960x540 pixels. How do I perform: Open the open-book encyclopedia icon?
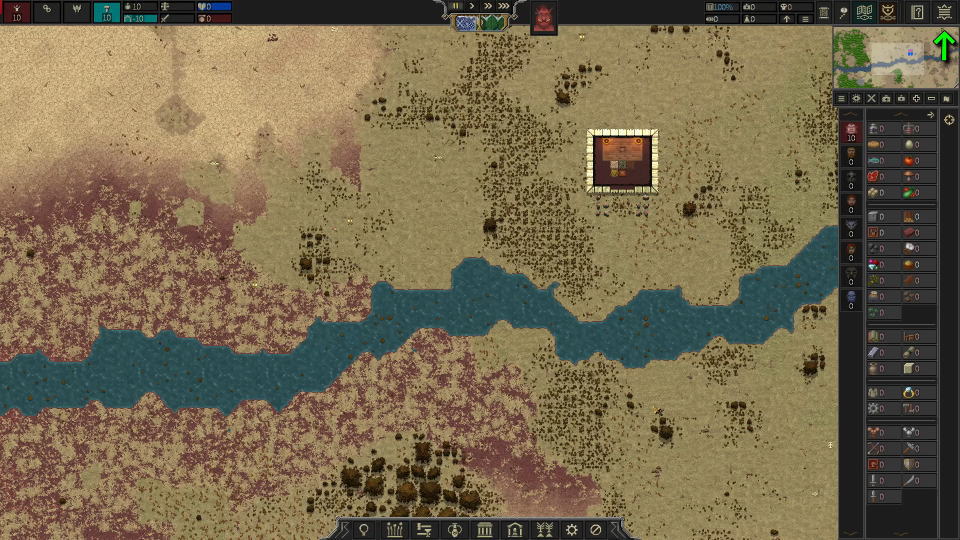pyautogui.click(x=866, y=12)
